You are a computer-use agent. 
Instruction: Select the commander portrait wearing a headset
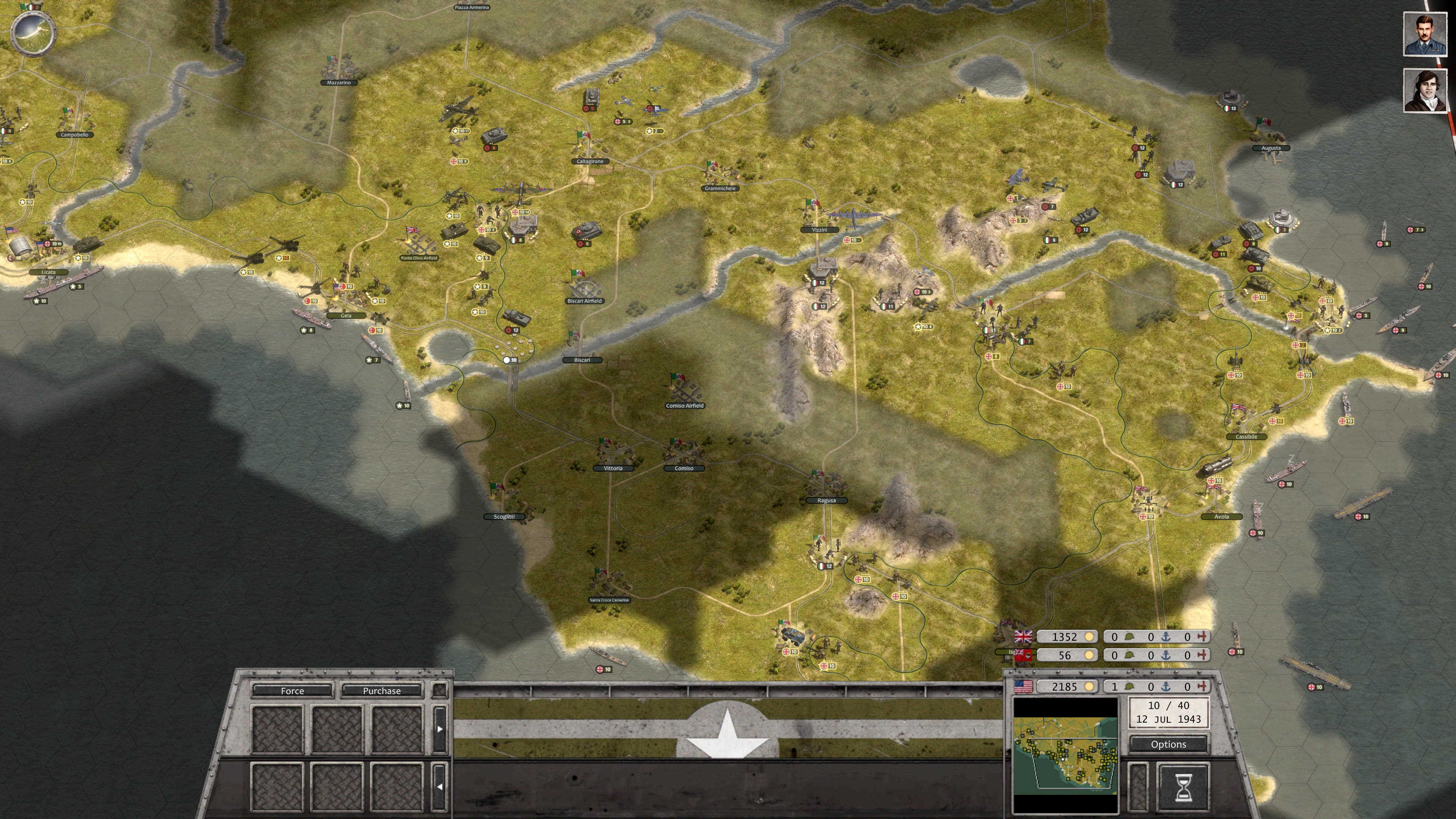(1424, 91)
